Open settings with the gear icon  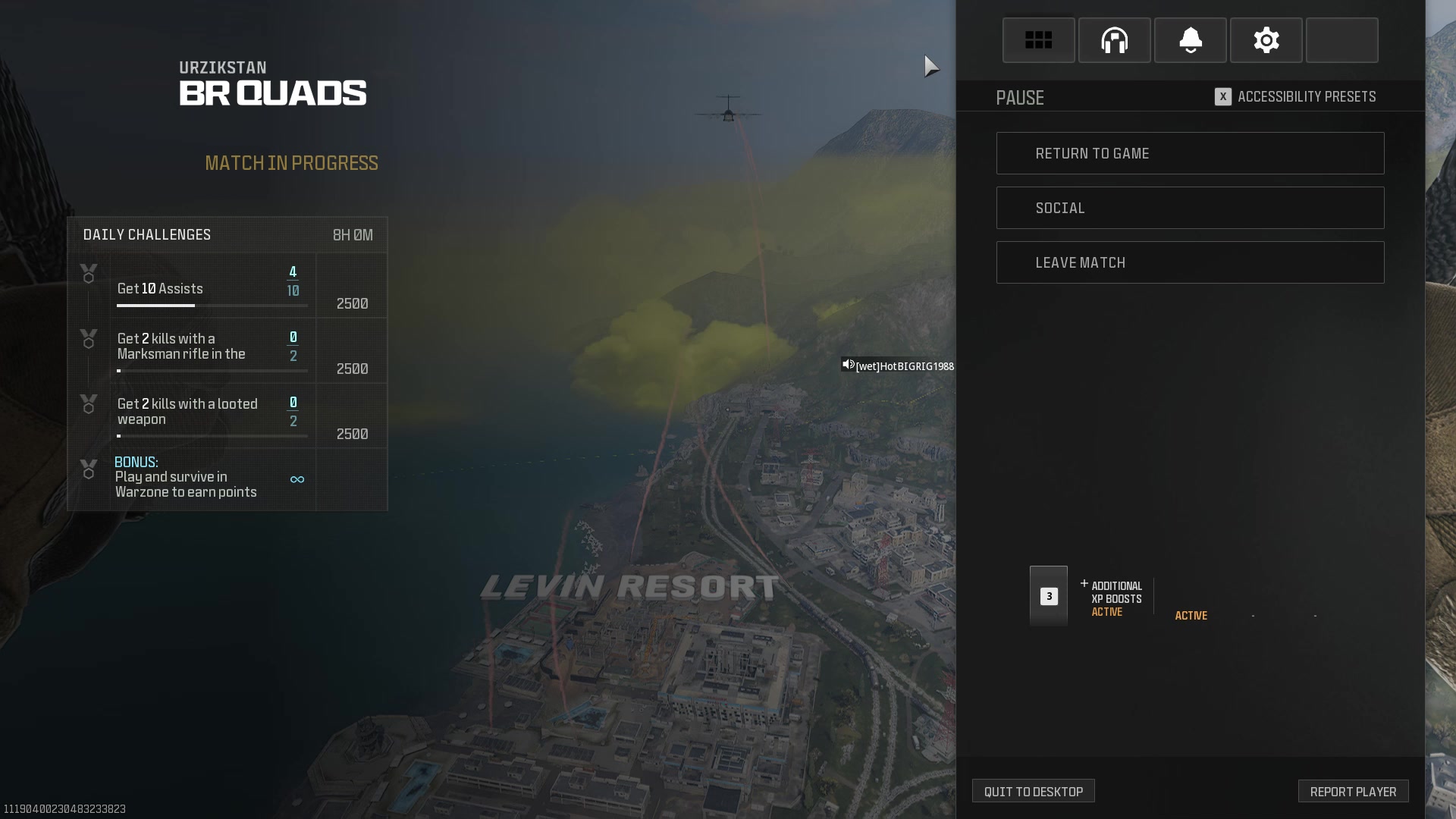pos(1266,40)
